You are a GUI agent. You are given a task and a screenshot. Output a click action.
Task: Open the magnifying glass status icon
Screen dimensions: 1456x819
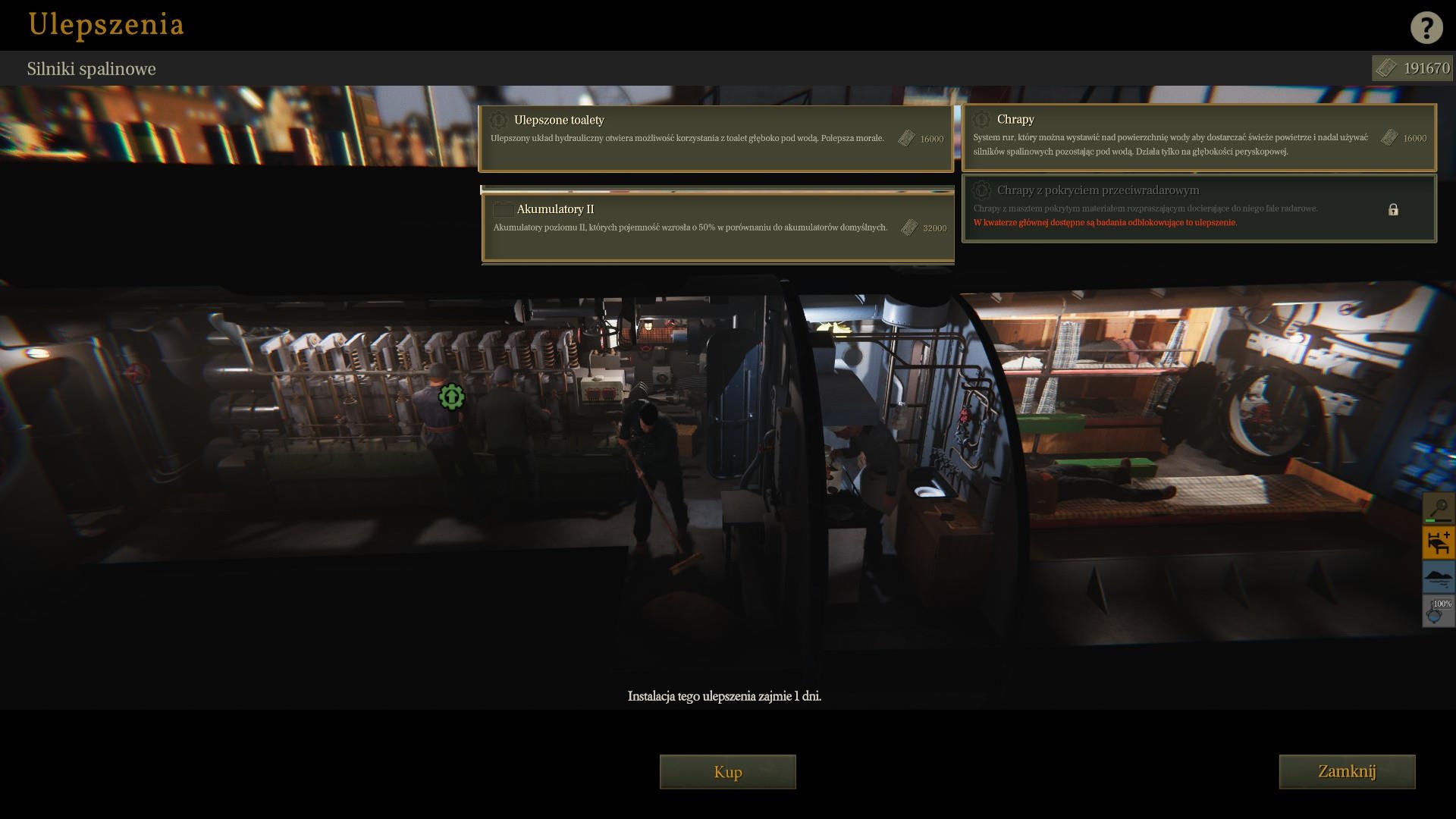click(x=1438, y=508)
